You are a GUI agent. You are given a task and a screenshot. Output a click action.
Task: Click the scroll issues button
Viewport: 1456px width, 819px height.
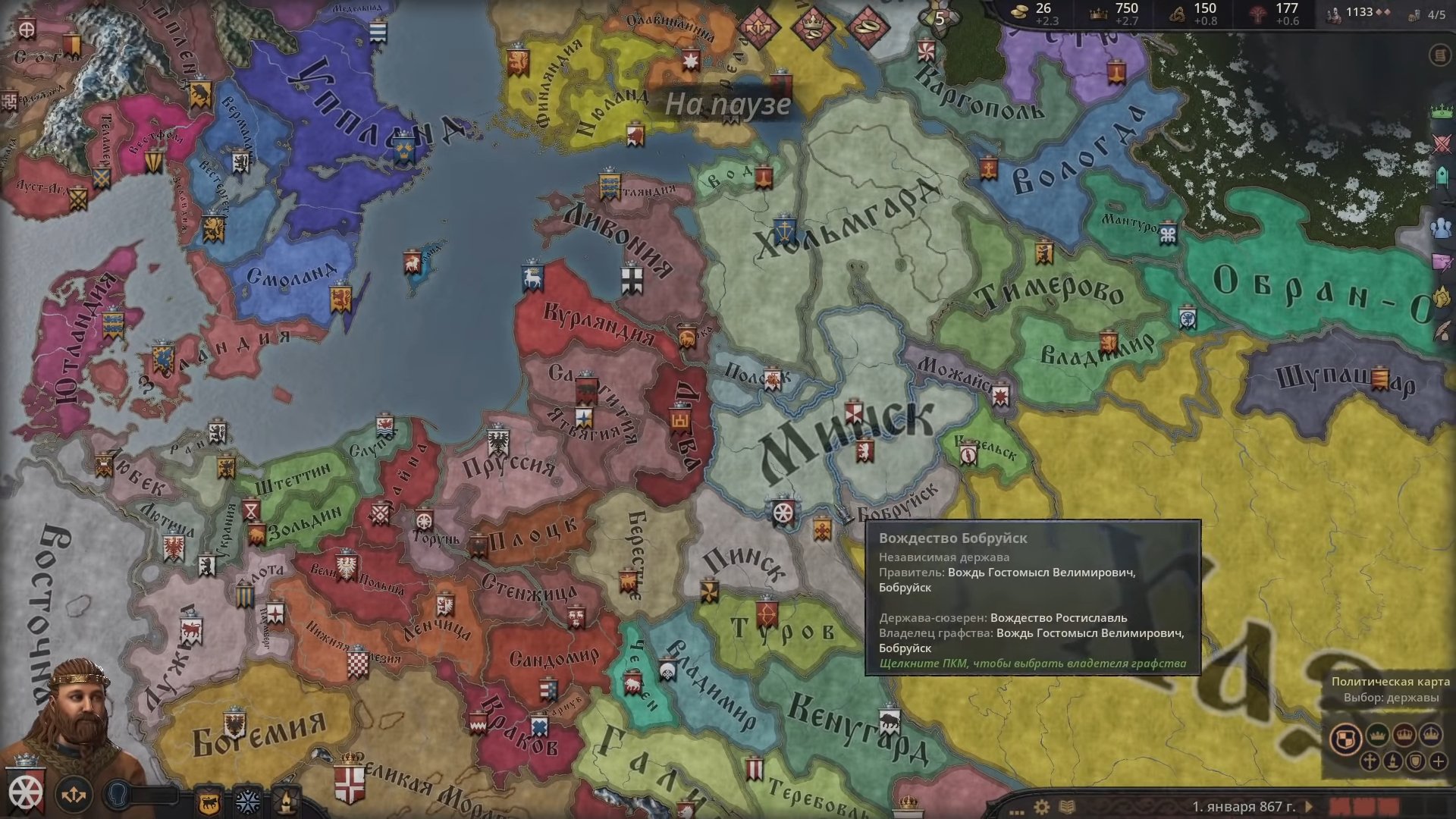pyautogui.click(x=1439, y=55)
